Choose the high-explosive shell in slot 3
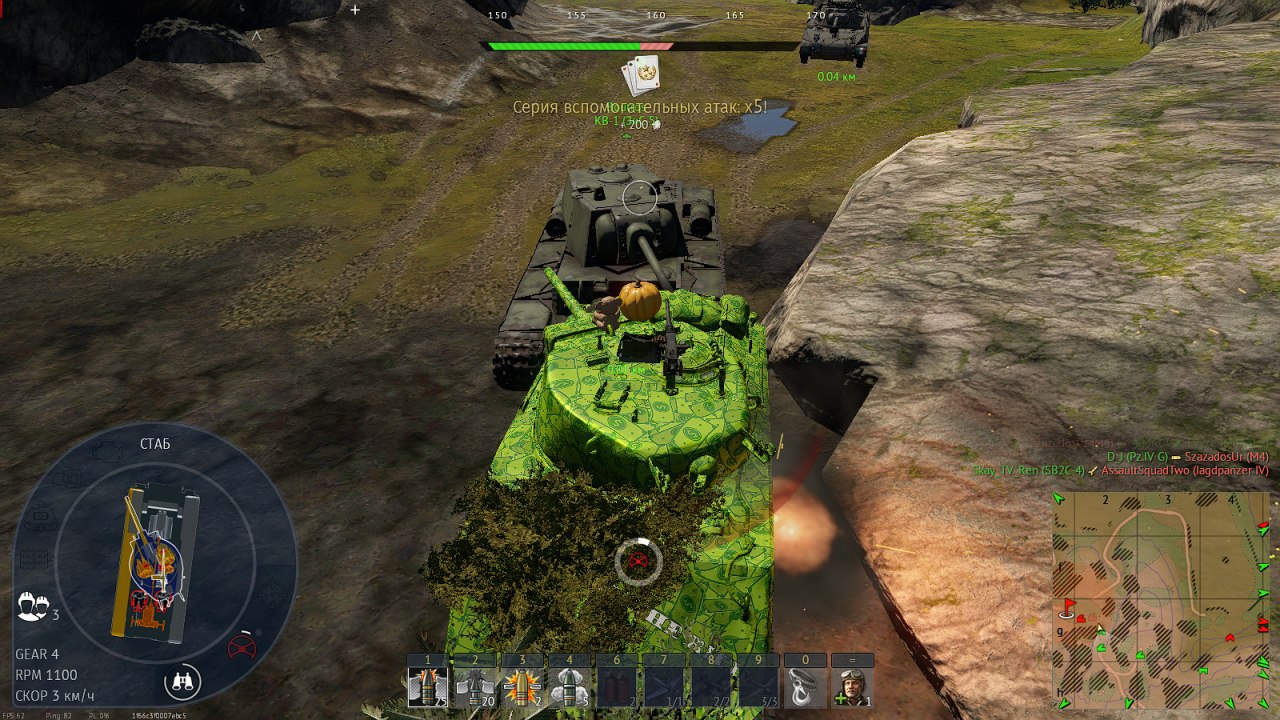This screenshot has width=1280, height=720. 522,687
